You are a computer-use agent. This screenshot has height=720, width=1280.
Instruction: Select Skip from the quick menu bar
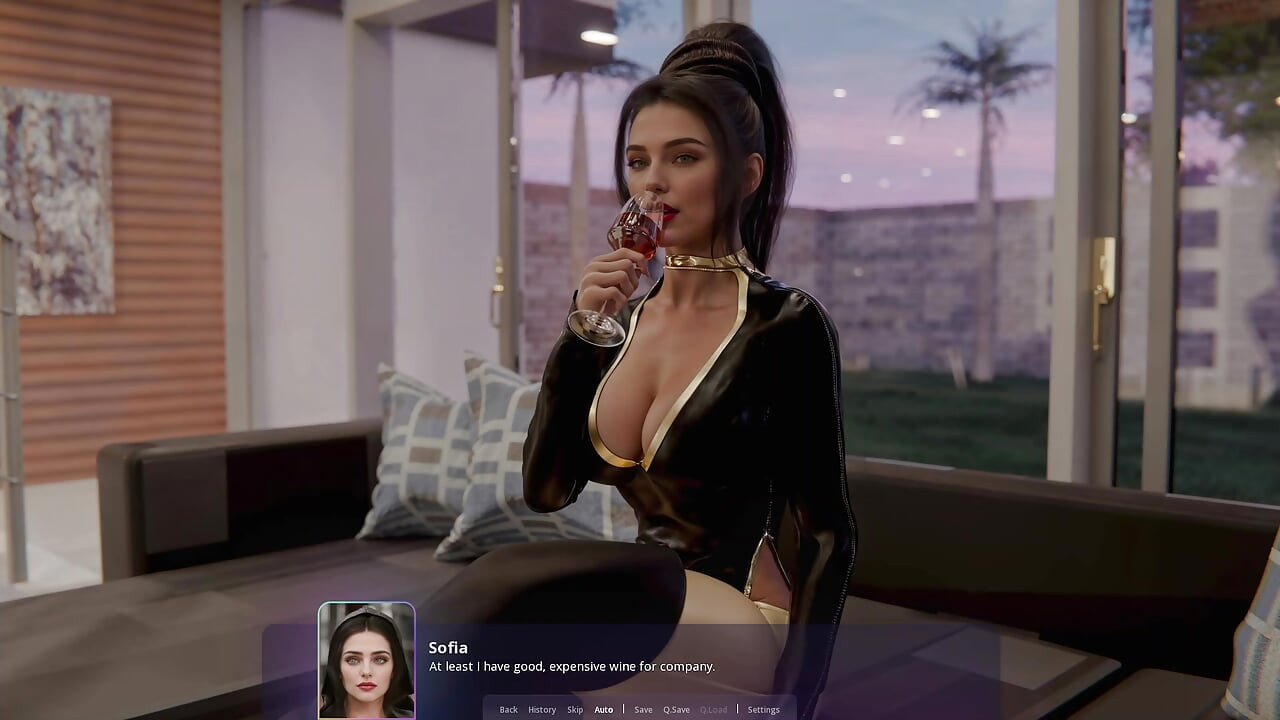[x=575, y=709]
